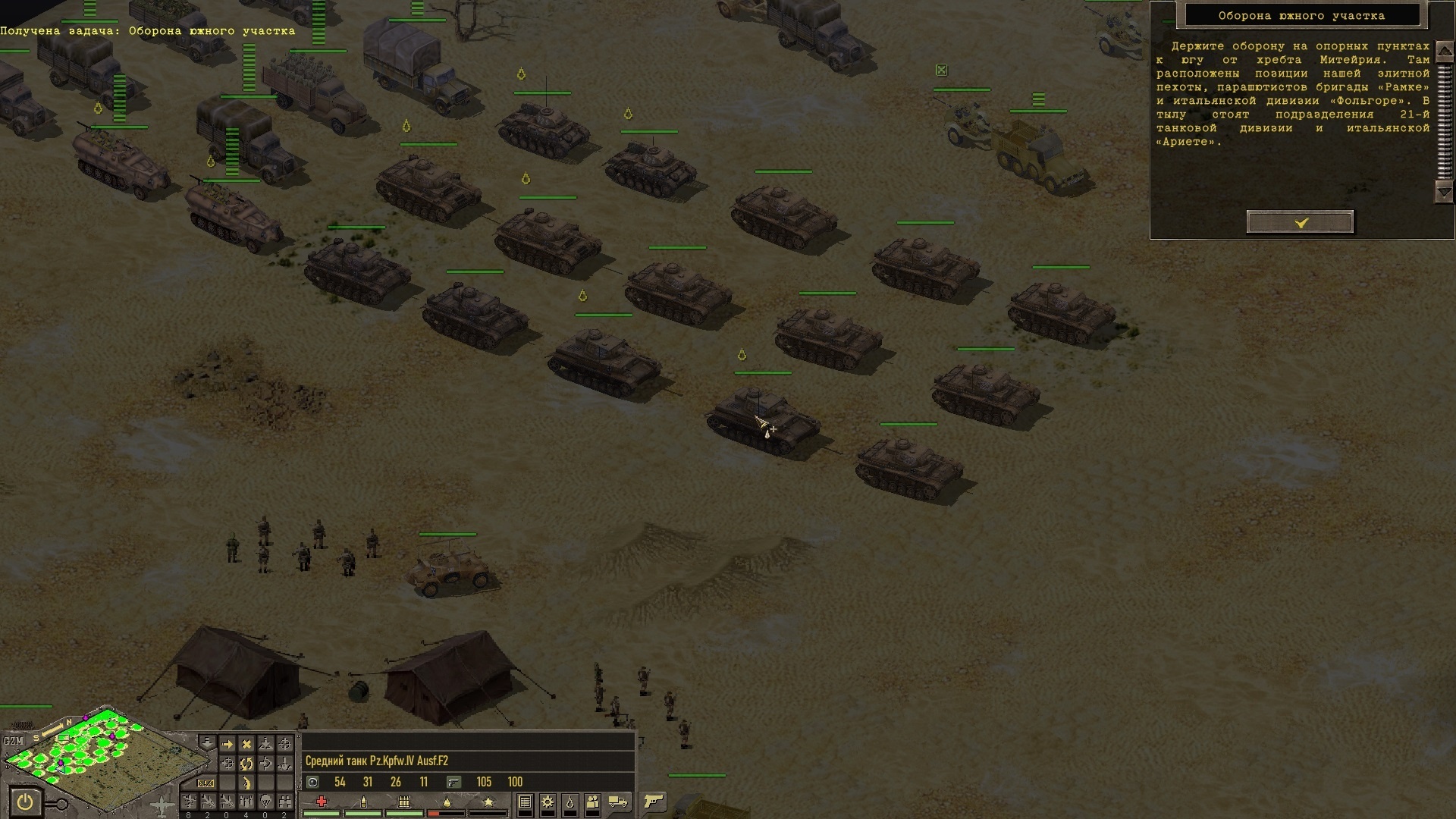
Task: Click the objective text scroll-down arrow
Action: (1444, 192)
